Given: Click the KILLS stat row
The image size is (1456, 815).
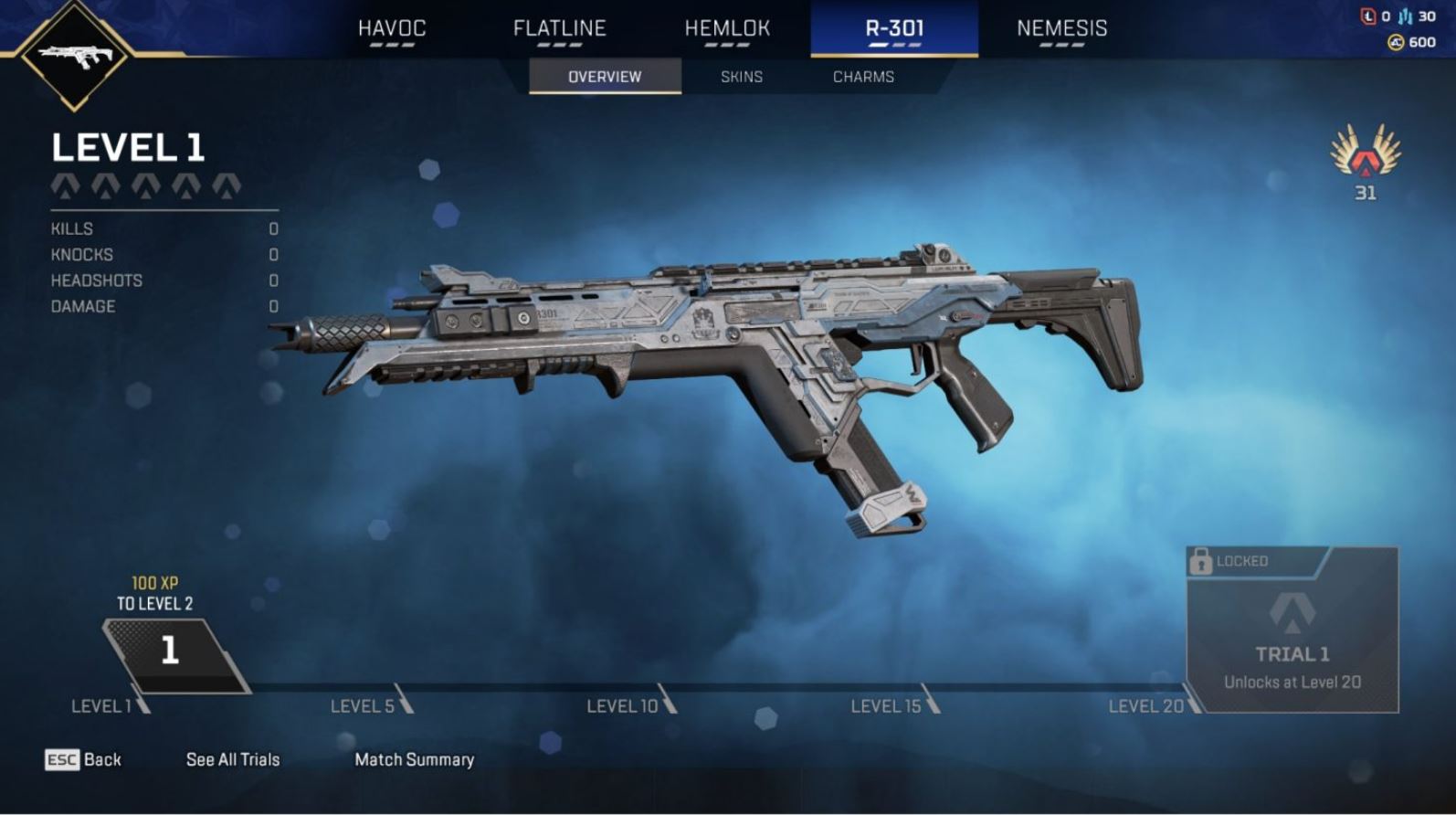Looking at the screenshot, I should [x=70, y=228].
